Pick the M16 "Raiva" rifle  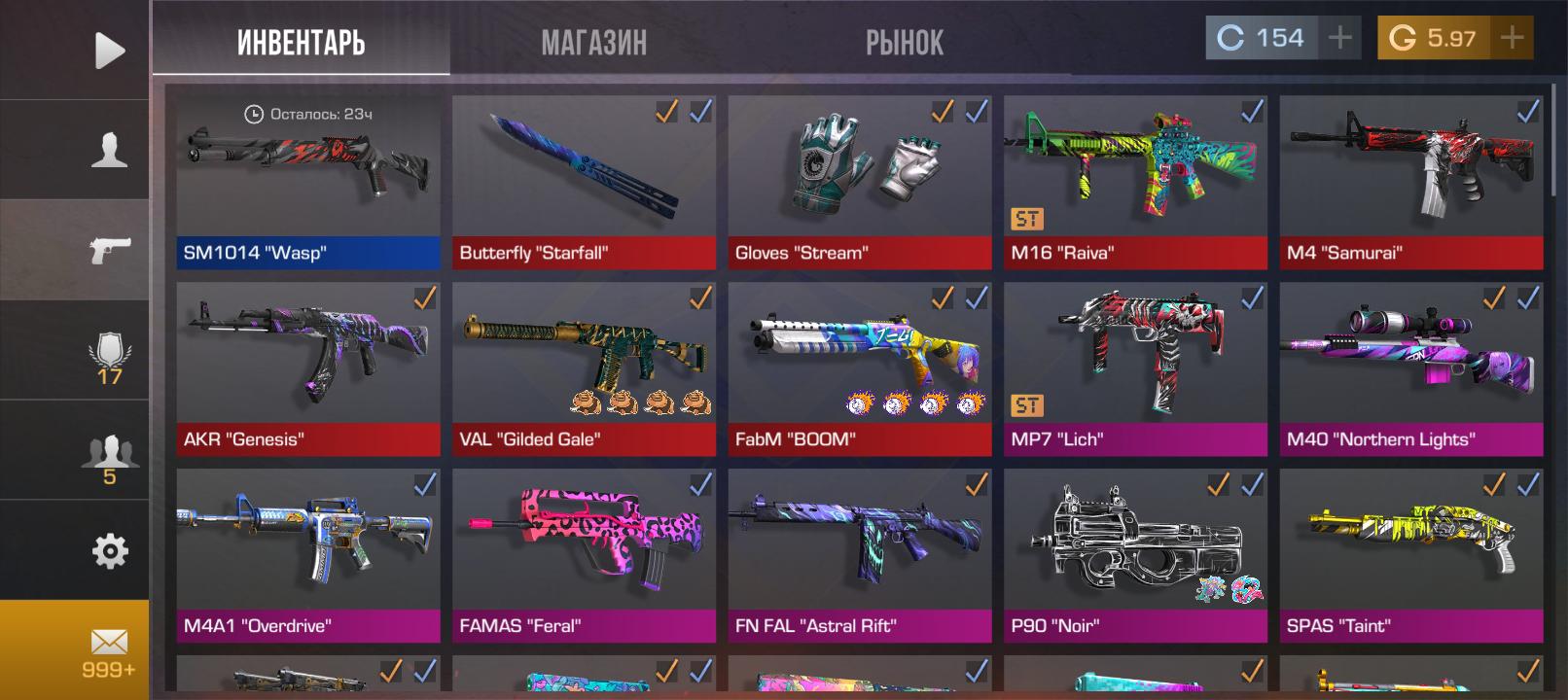1135,182
